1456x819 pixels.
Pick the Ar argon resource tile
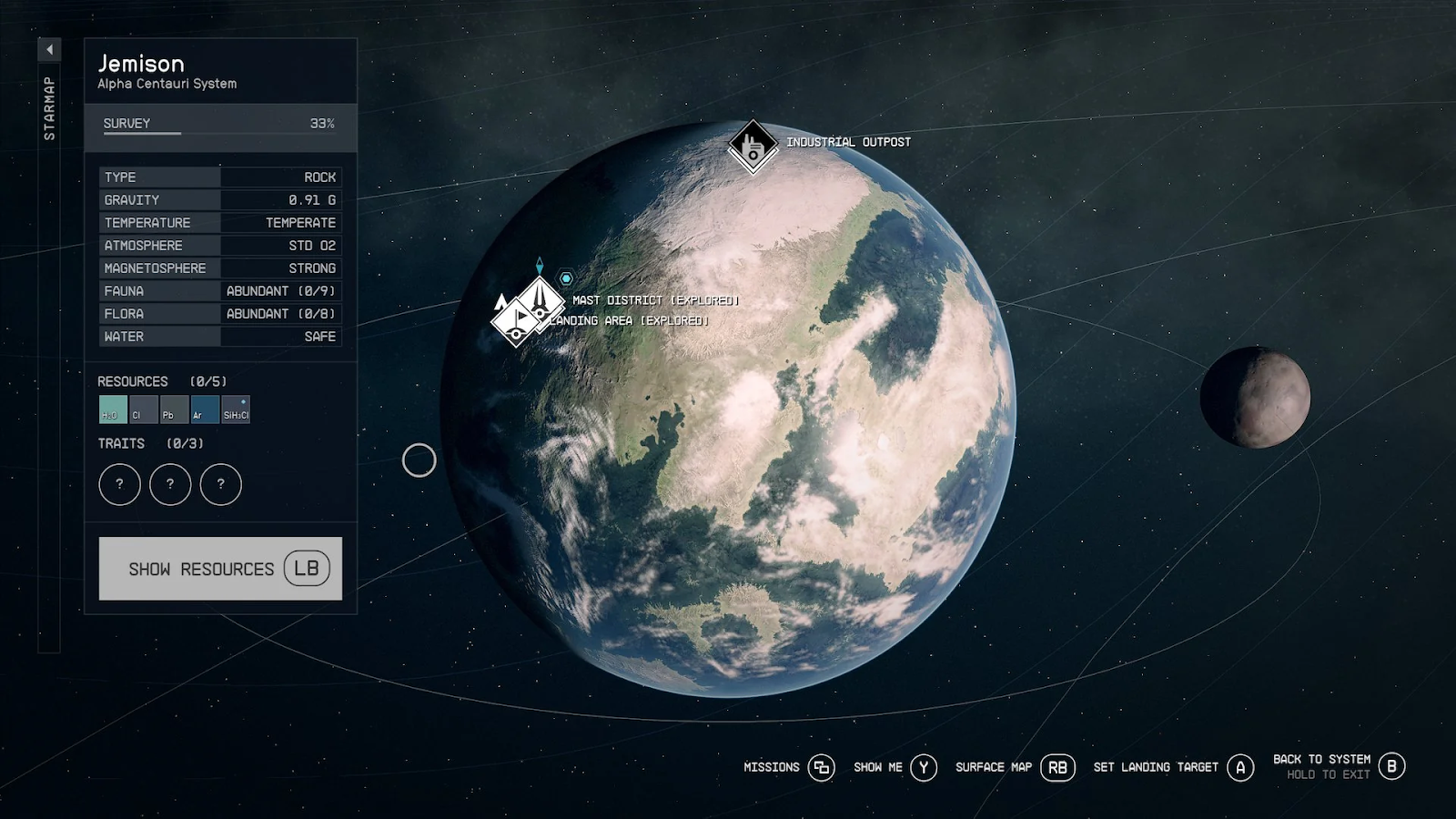[x=205, y=409]
